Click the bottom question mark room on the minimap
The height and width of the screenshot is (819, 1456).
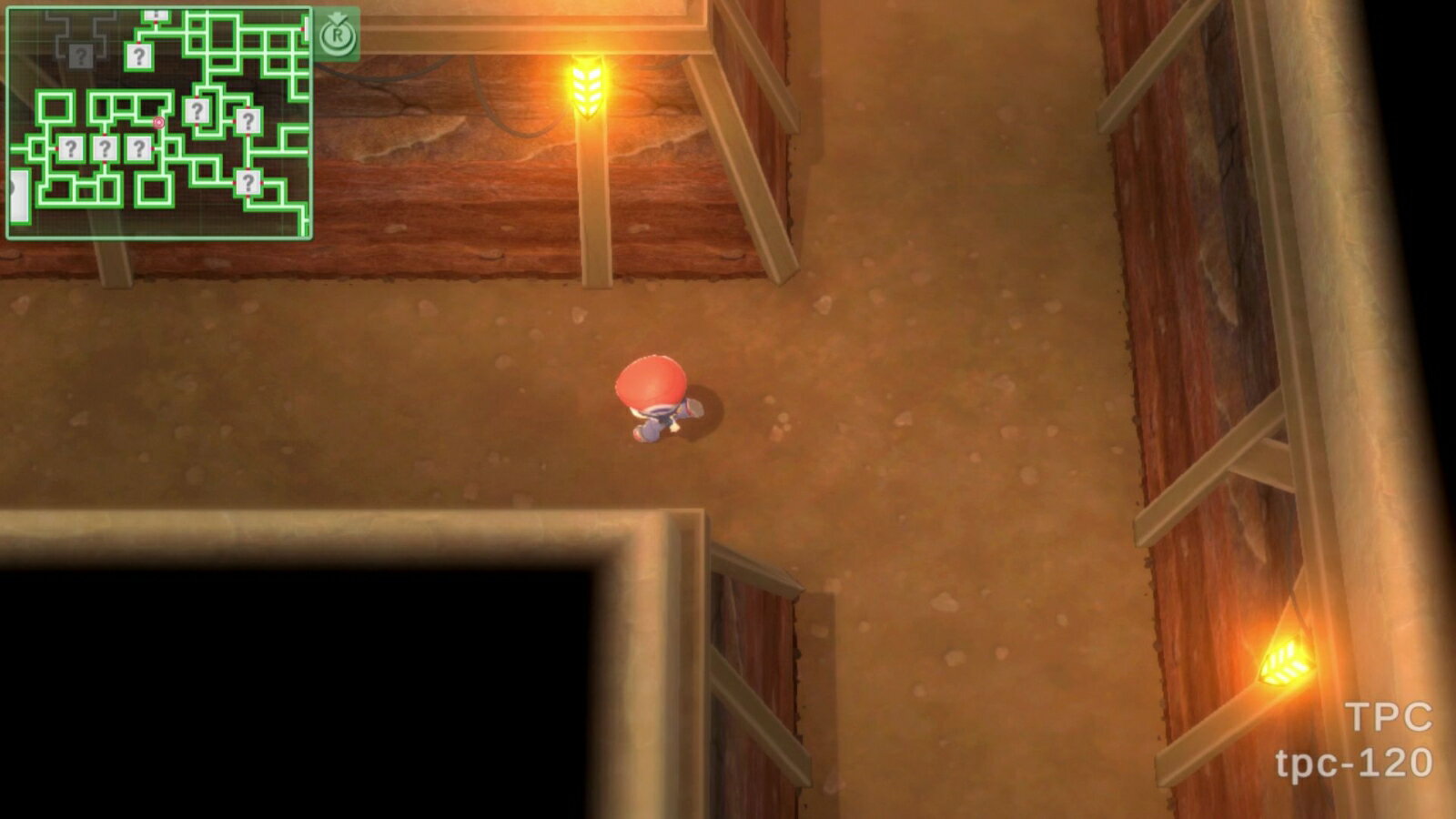click(249, 181)
